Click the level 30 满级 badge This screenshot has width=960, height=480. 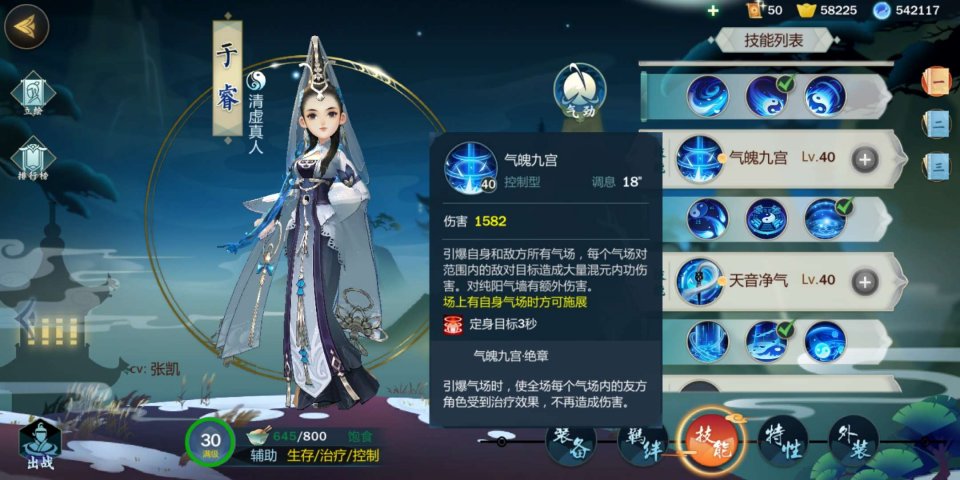210,444
